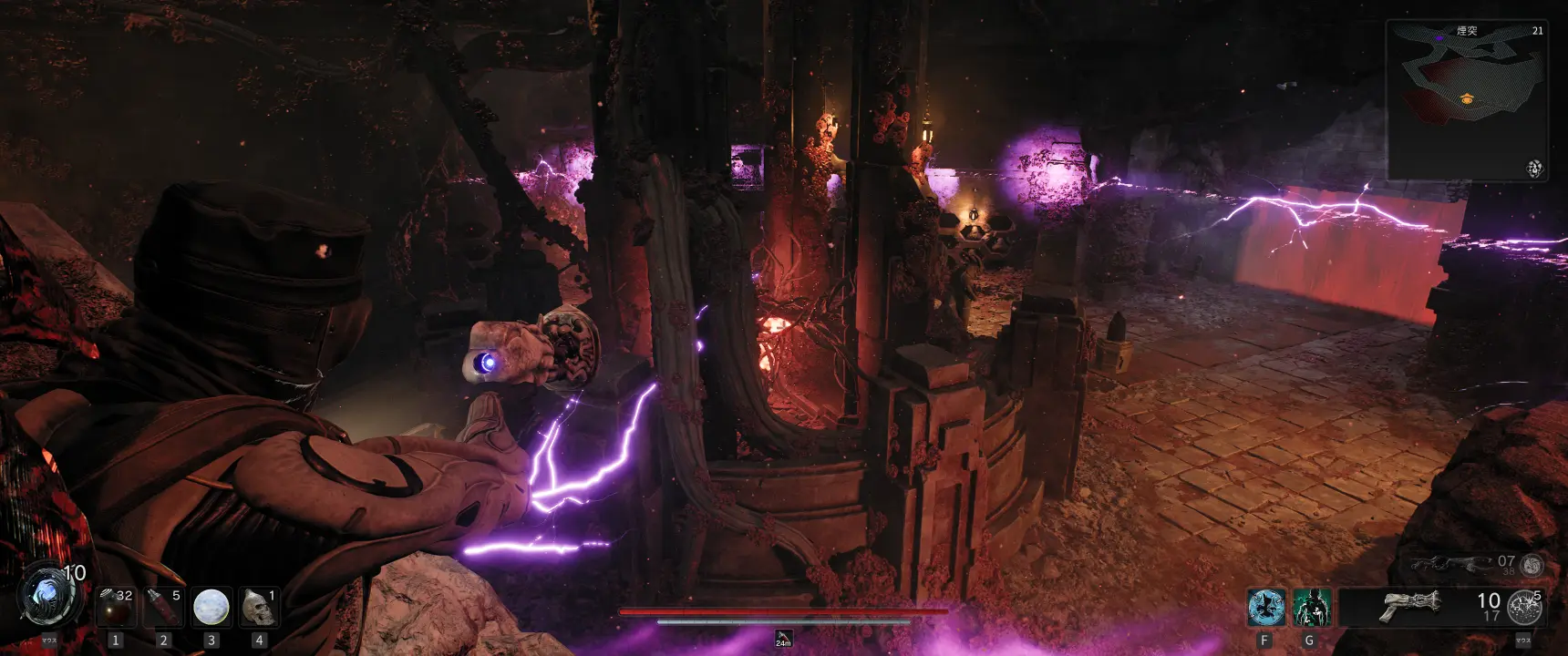1568x656 pixels.
Task: Use the red vial item slot
Action: [162, 607]
